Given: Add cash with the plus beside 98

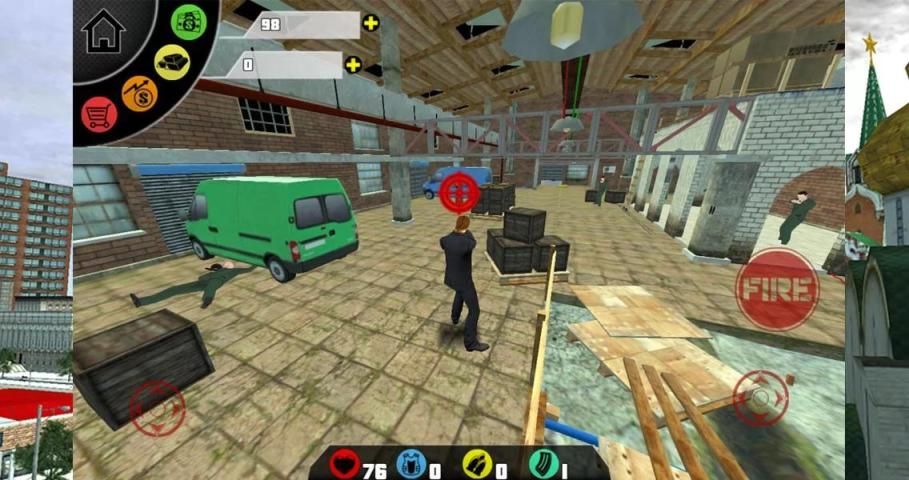Looking at the screenshot, I should coord(371,23).
